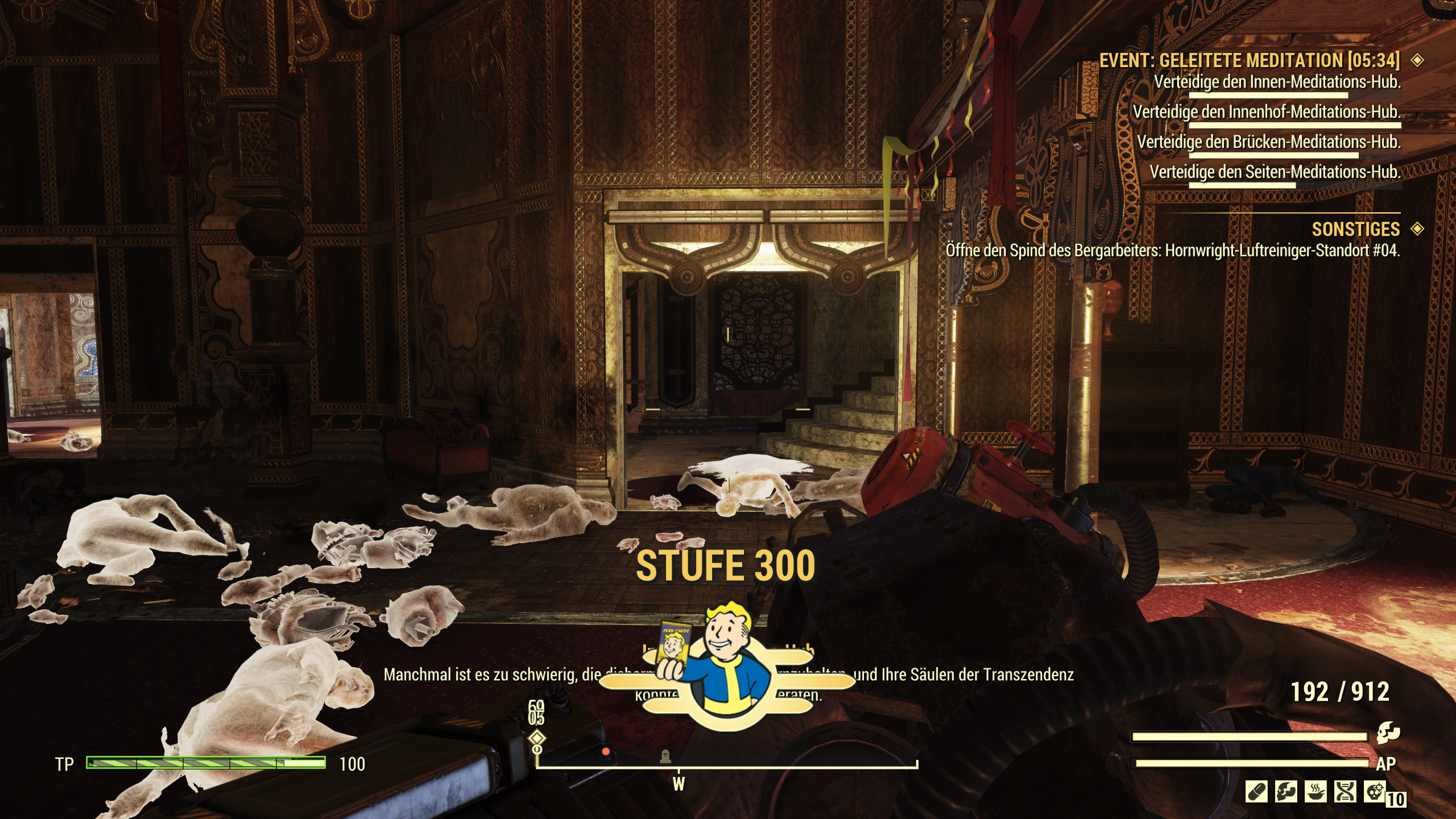
Task: Select the Brücken-Meditations-Hub objective
Action: click(x=1268, y=142)
